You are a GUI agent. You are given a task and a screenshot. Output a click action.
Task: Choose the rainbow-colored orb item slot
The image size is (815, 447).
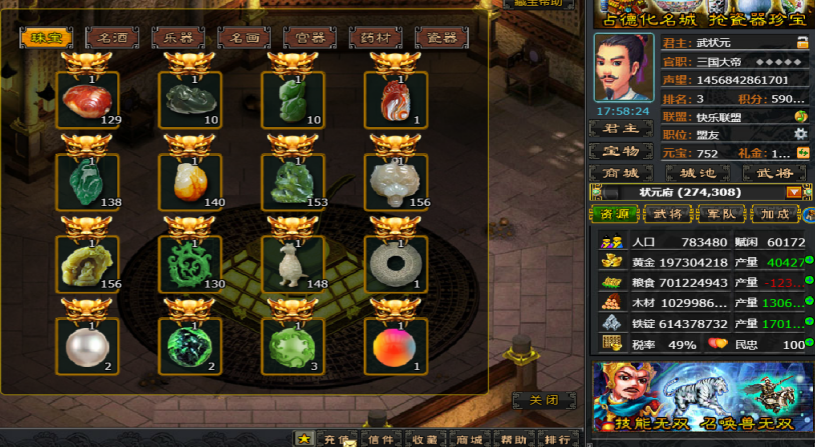pos(395,346)
